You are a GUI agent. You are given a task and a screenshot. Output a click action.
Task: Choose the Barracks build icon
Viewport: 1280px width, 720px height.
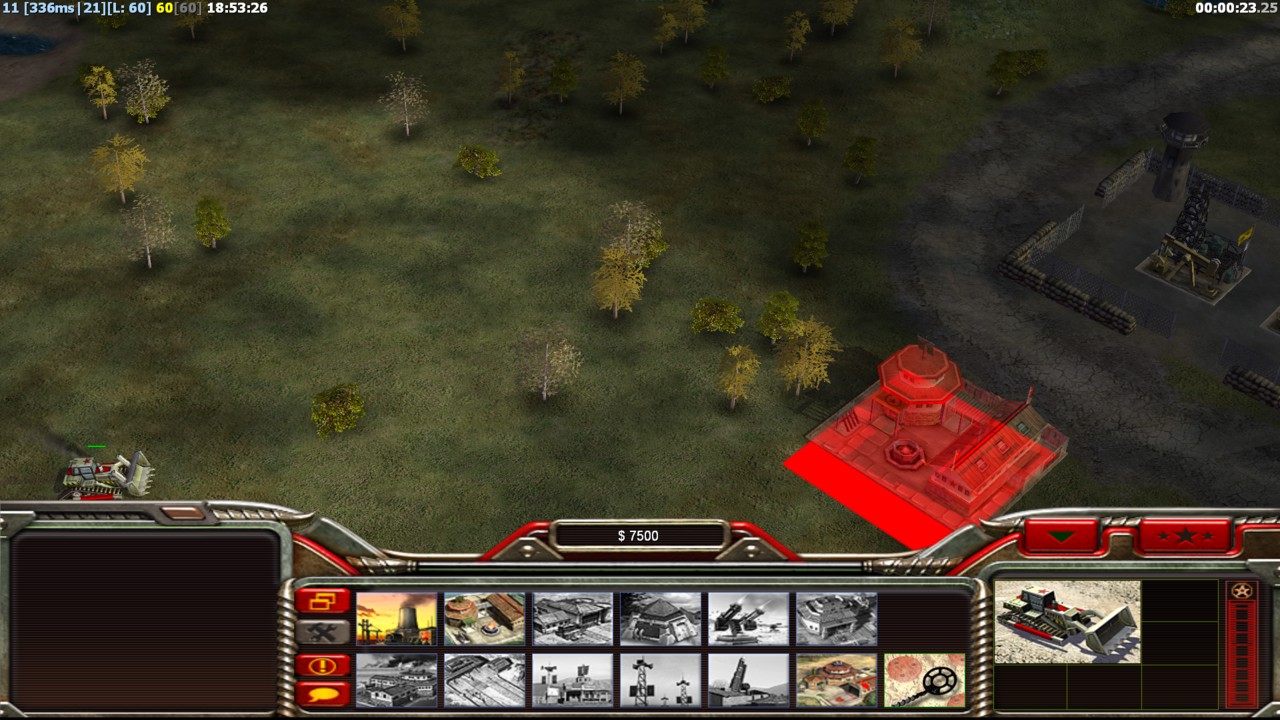[485, 619]
